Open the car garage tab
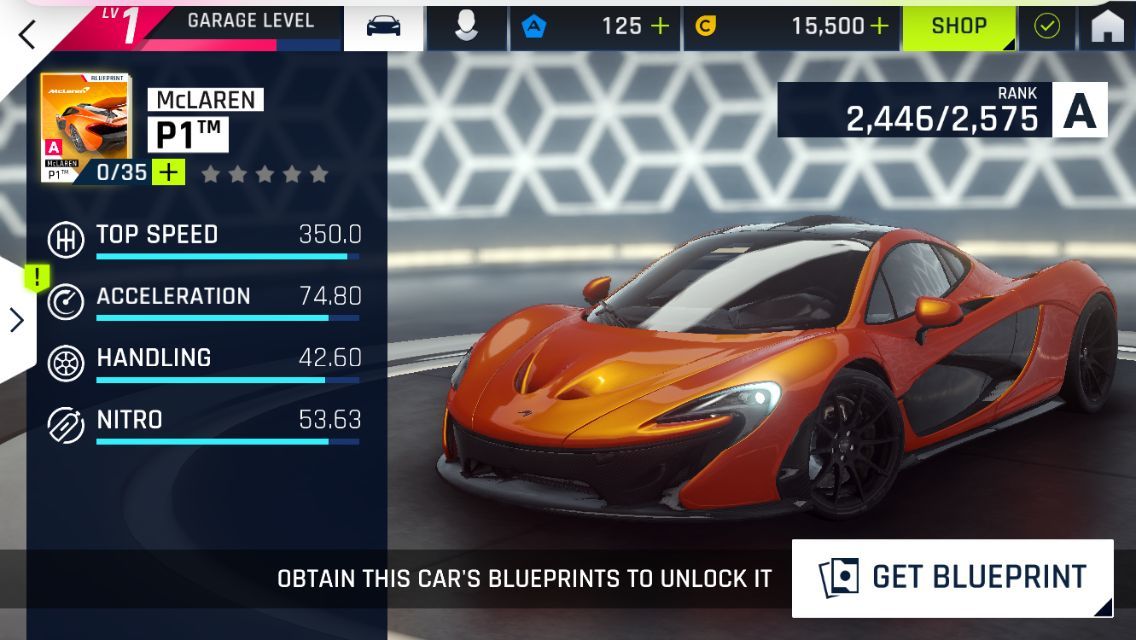Viewport: 1136px width, 640px height. 384,27
